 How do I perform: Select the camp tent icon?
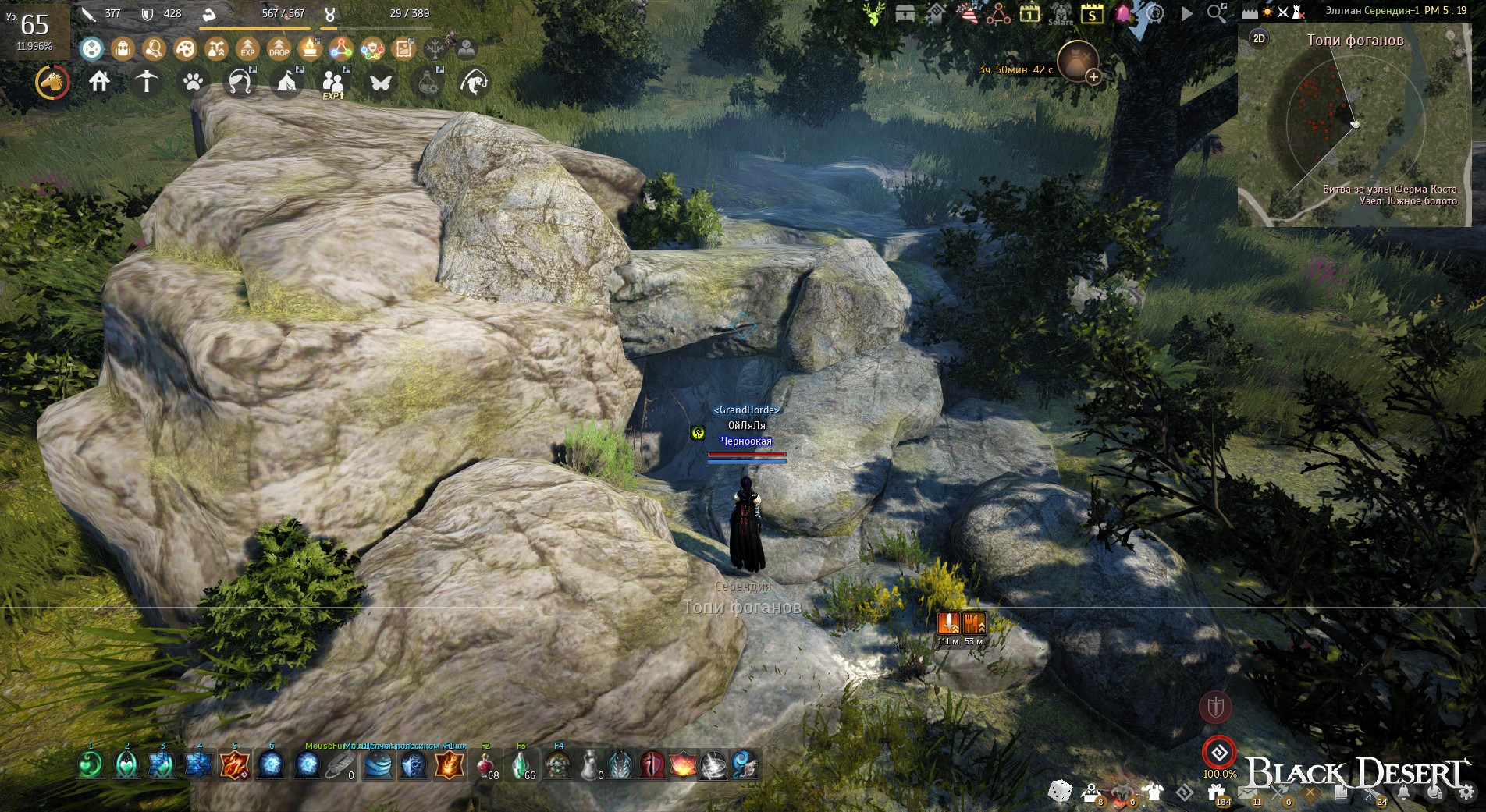[286, 82]
